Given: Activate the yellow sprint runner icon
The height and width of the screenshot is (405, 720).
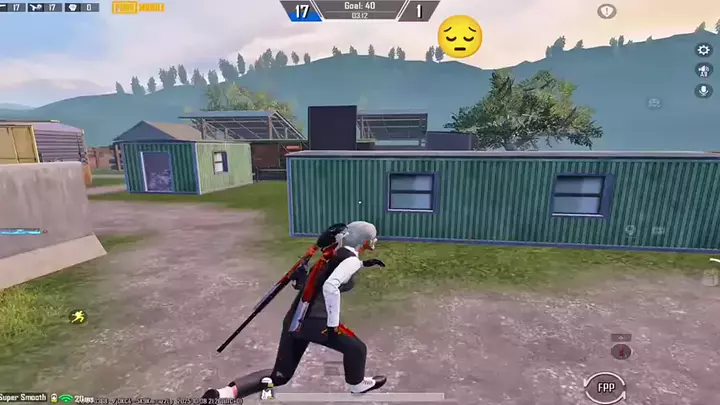Looking at the screenshot, I should click(x=77, y=317).
